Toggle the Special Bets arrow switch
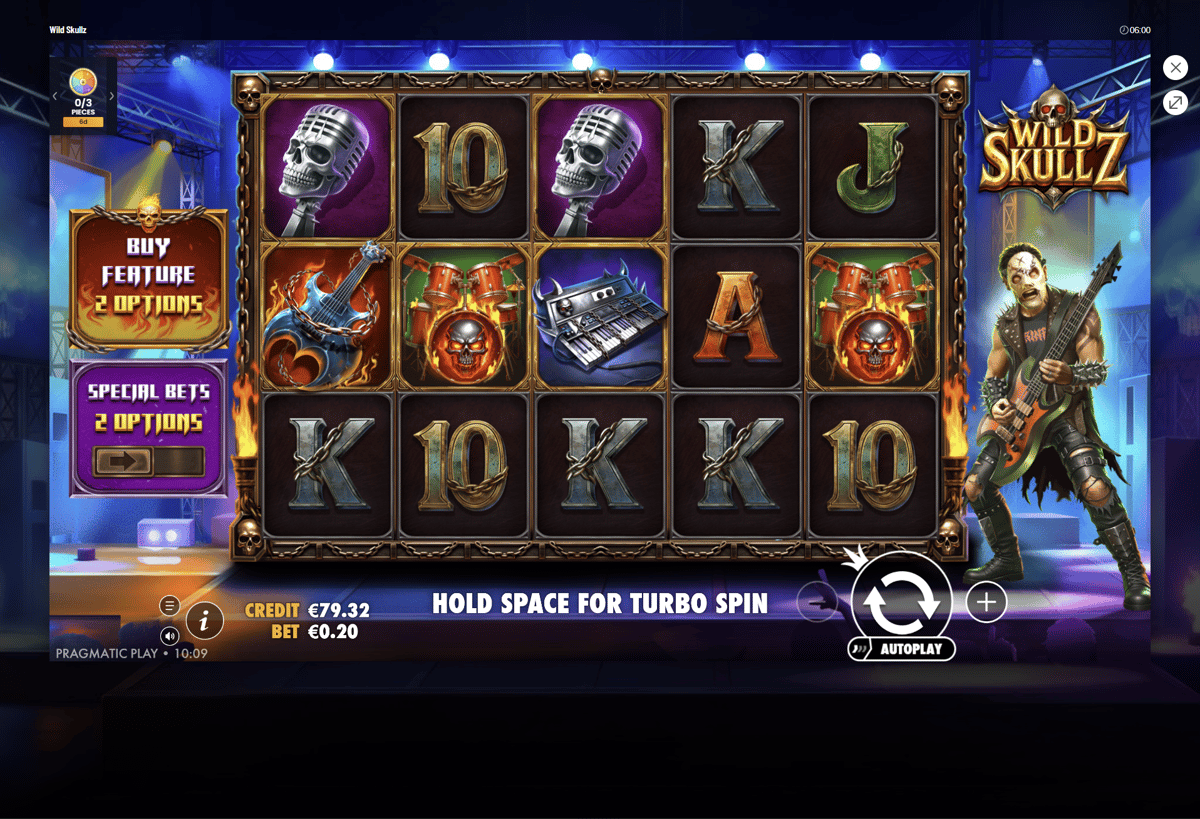 [x=149, y=461]
